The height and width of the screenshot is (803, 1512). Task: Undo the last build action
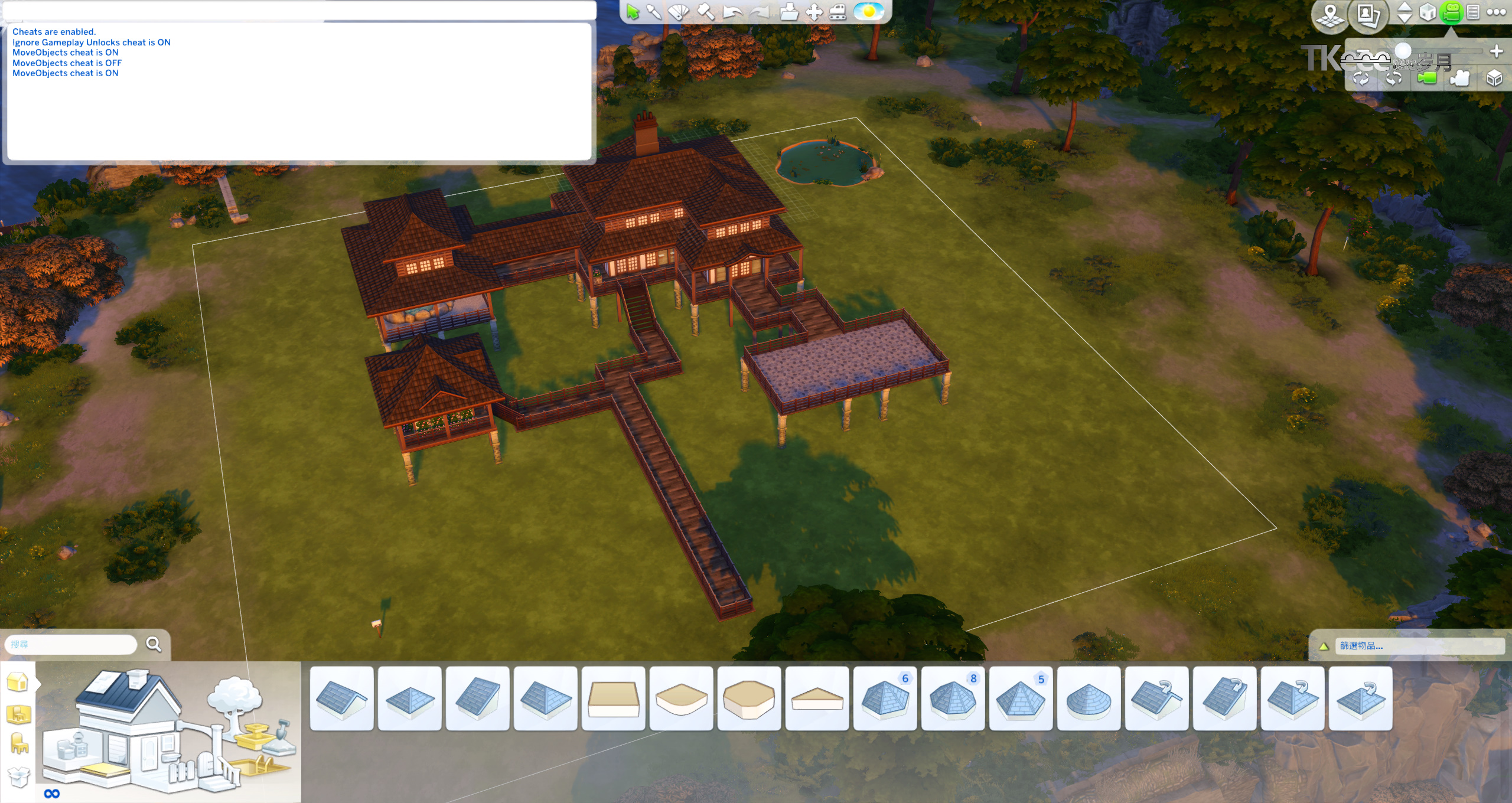[x=732, y=12]
